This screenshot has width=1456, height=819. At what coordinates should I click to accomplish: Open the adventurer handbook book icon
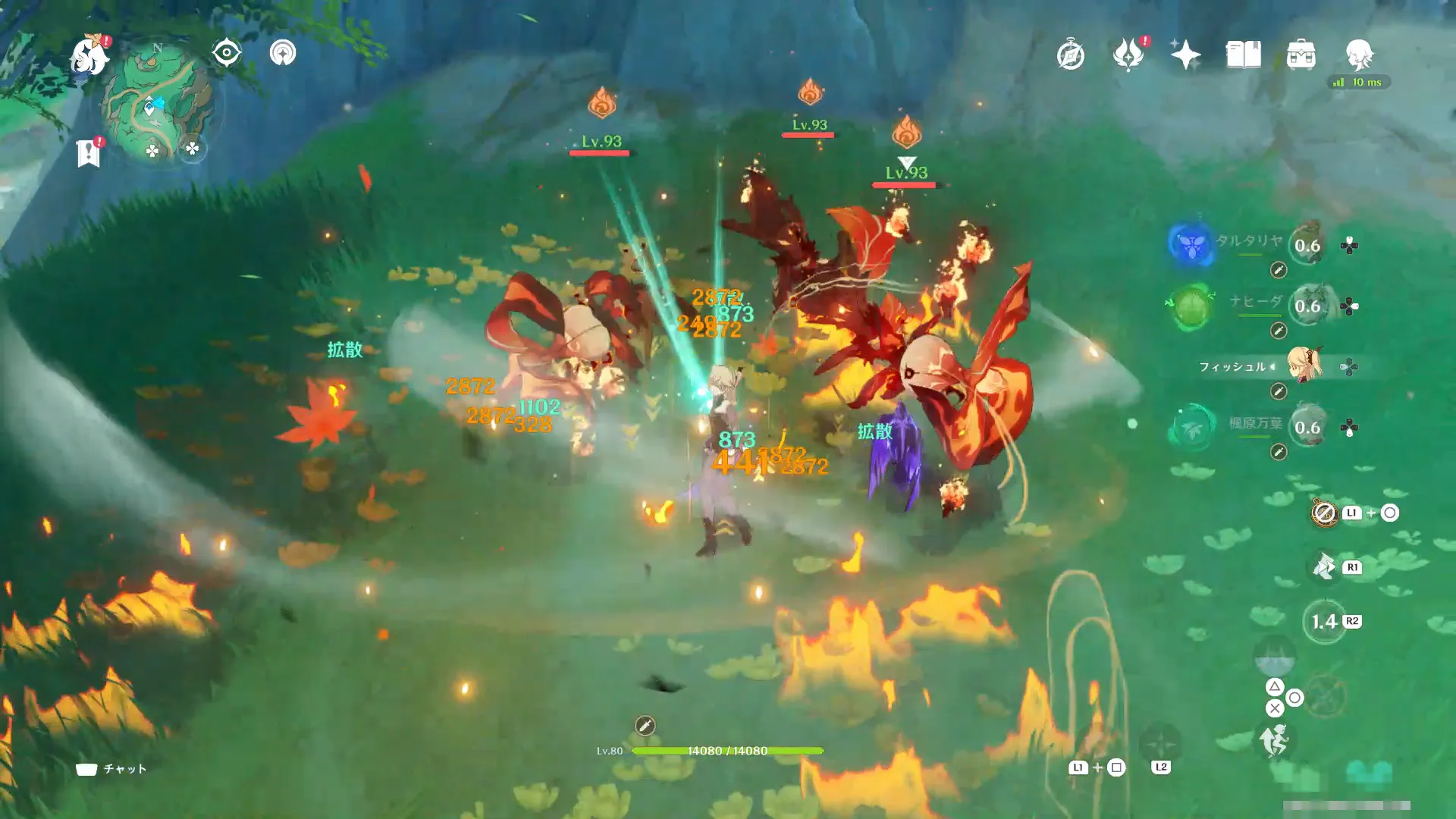(x=1243, y=55)
